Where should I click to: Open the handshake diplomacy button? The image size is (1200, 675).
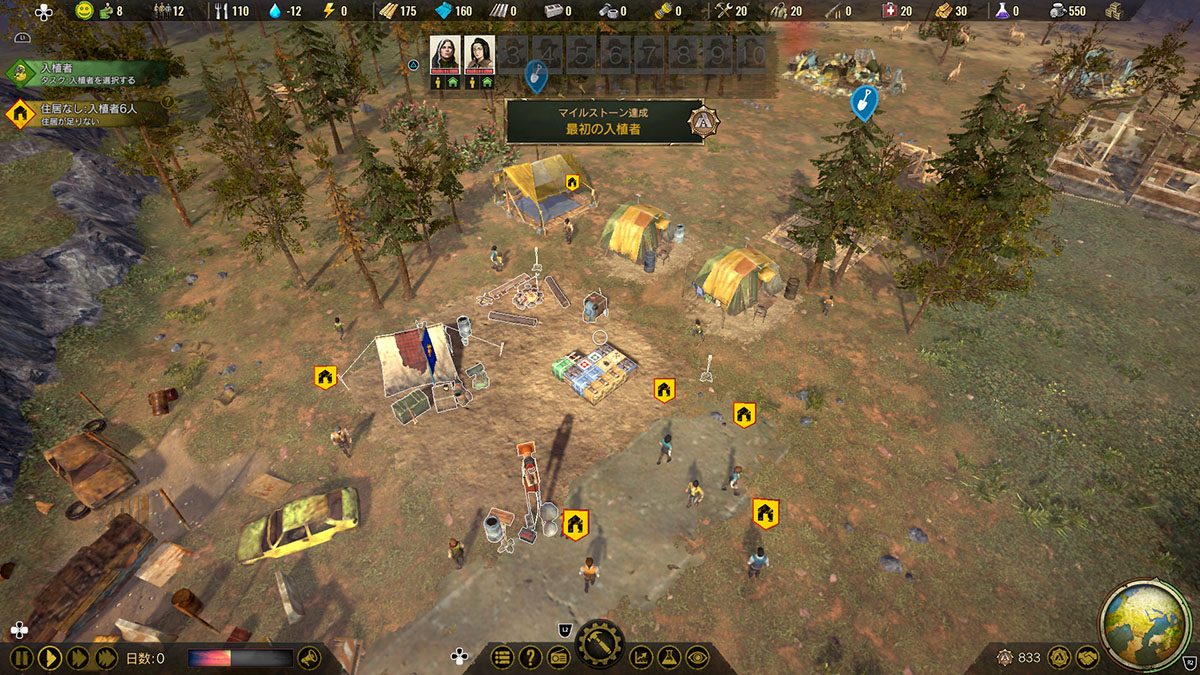pos(1088,658)
